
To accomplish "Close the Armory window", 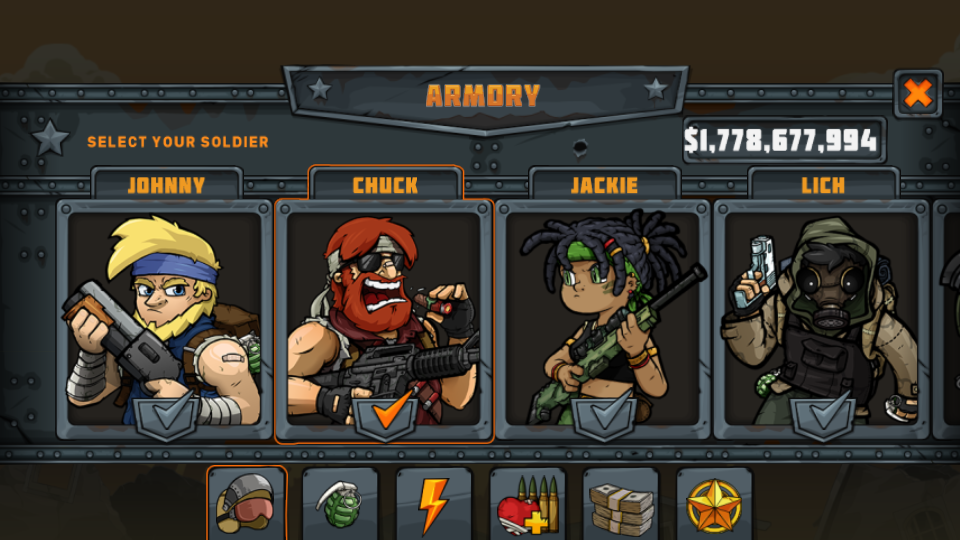I will (917, 94).
